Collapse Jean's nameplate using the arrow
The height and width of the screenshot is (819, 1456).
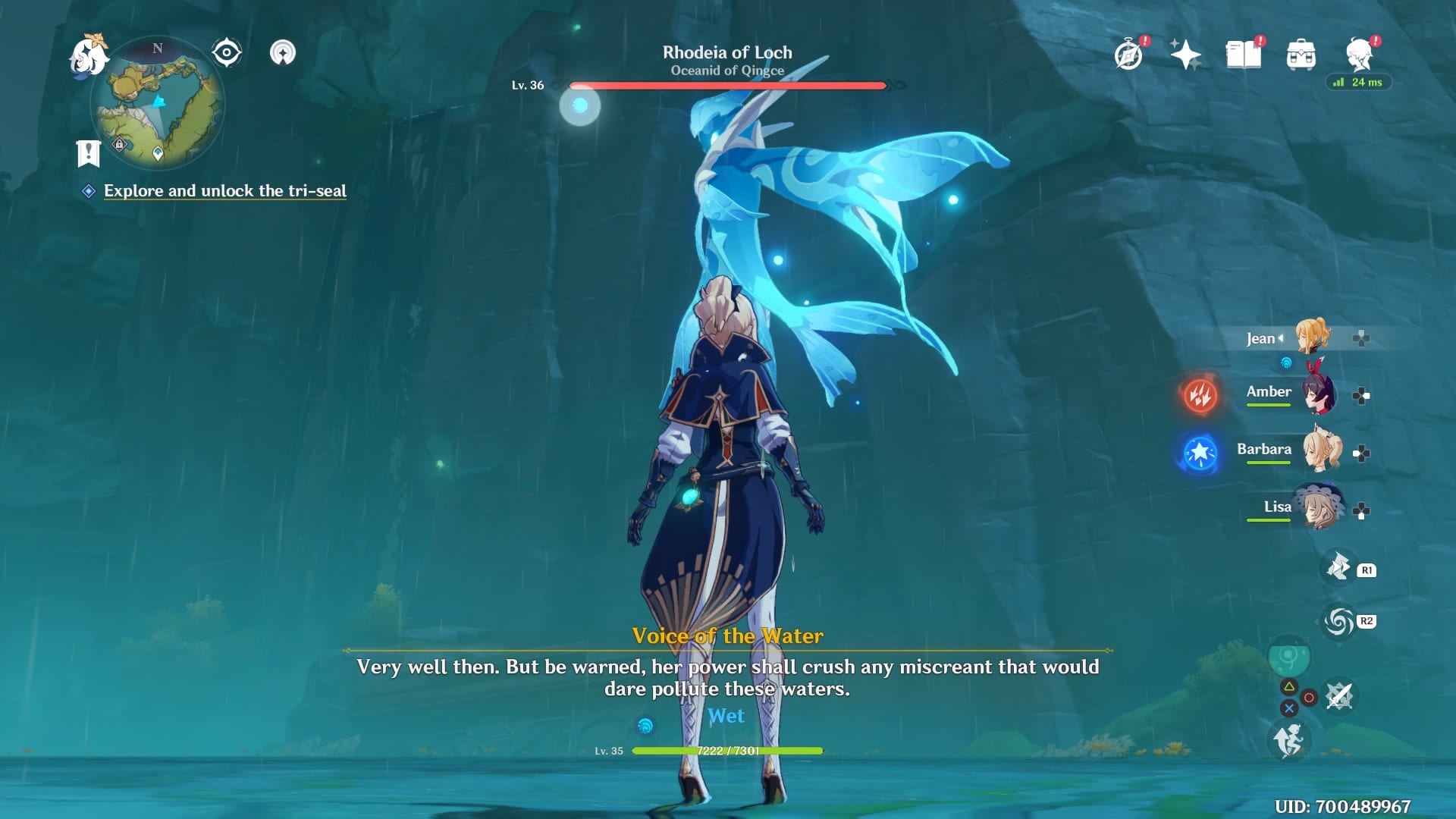click(1281, 339)
